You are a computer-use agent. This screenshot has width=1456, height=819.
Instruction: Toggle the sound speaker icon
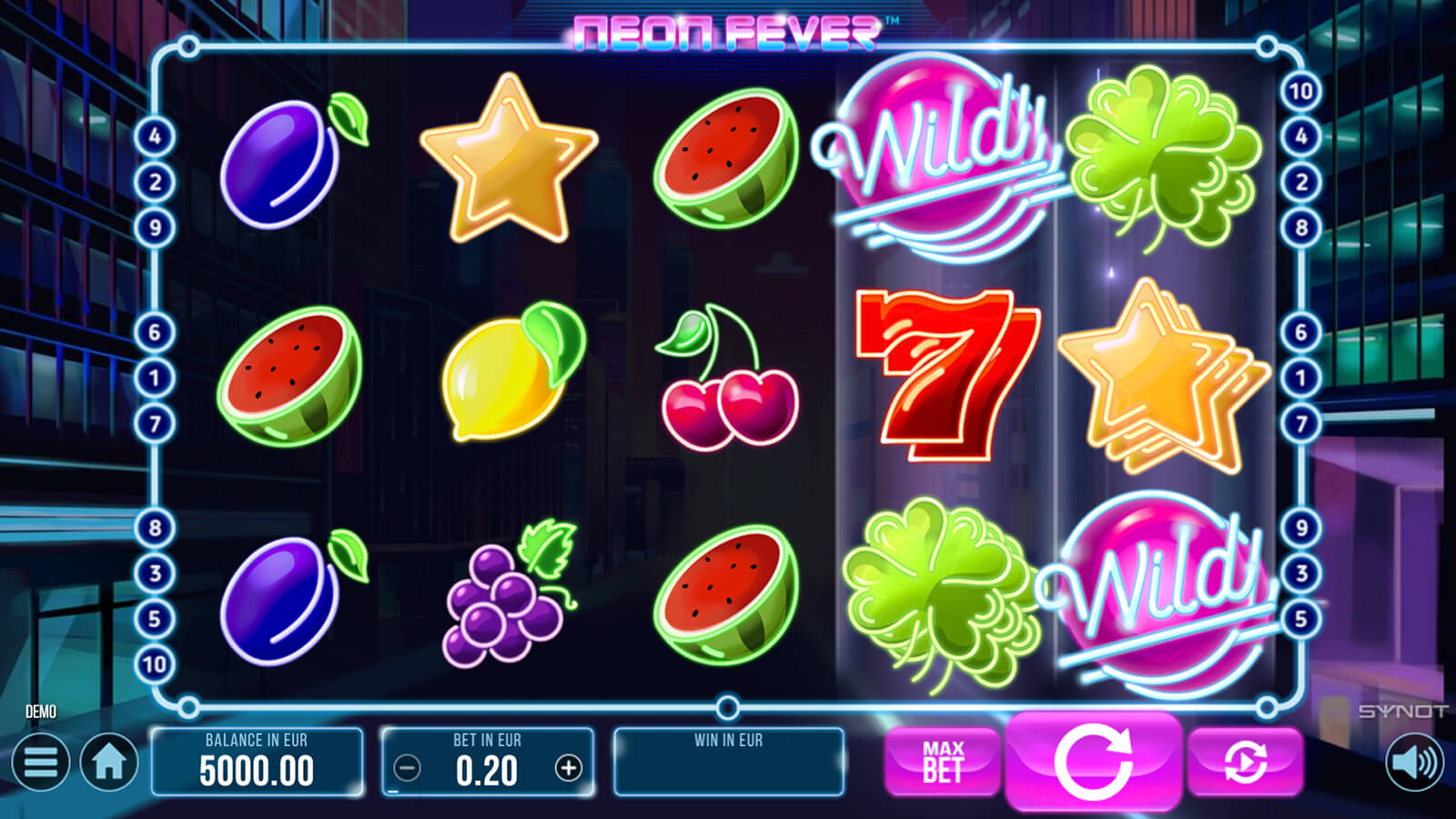1414,763
